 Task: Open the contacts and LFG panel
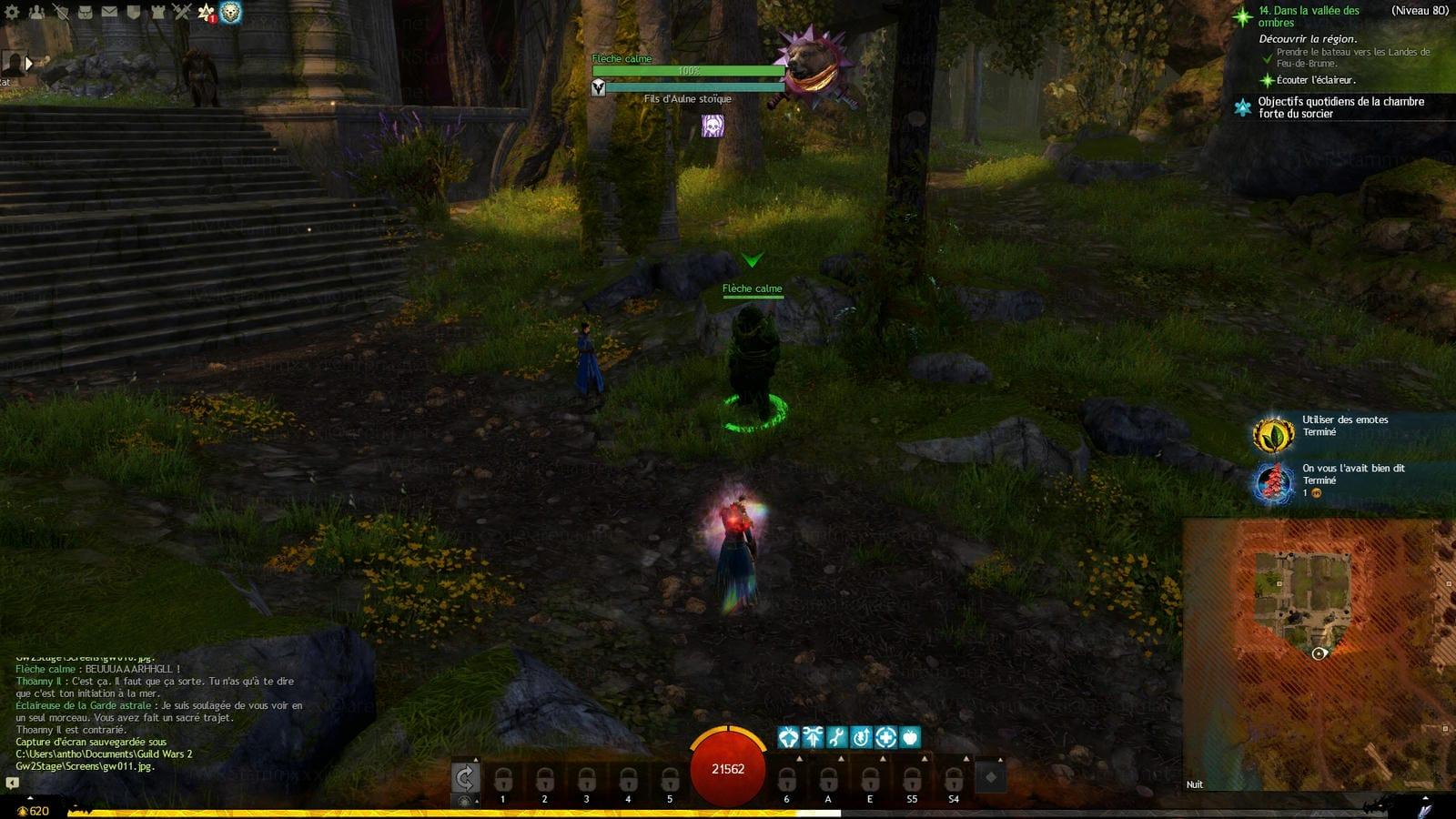(x=36, y=12)
